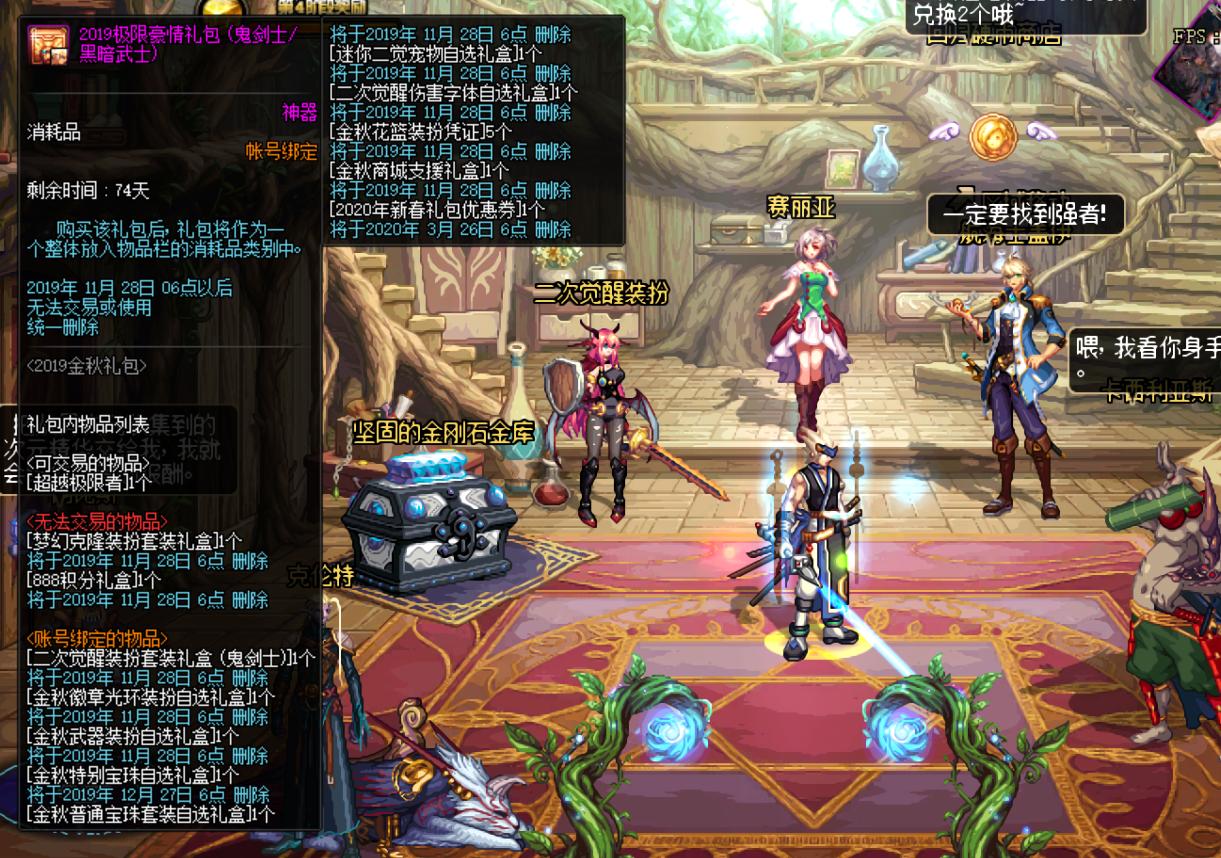Select the winged gold coin shop marker

(x=991, y=133)
